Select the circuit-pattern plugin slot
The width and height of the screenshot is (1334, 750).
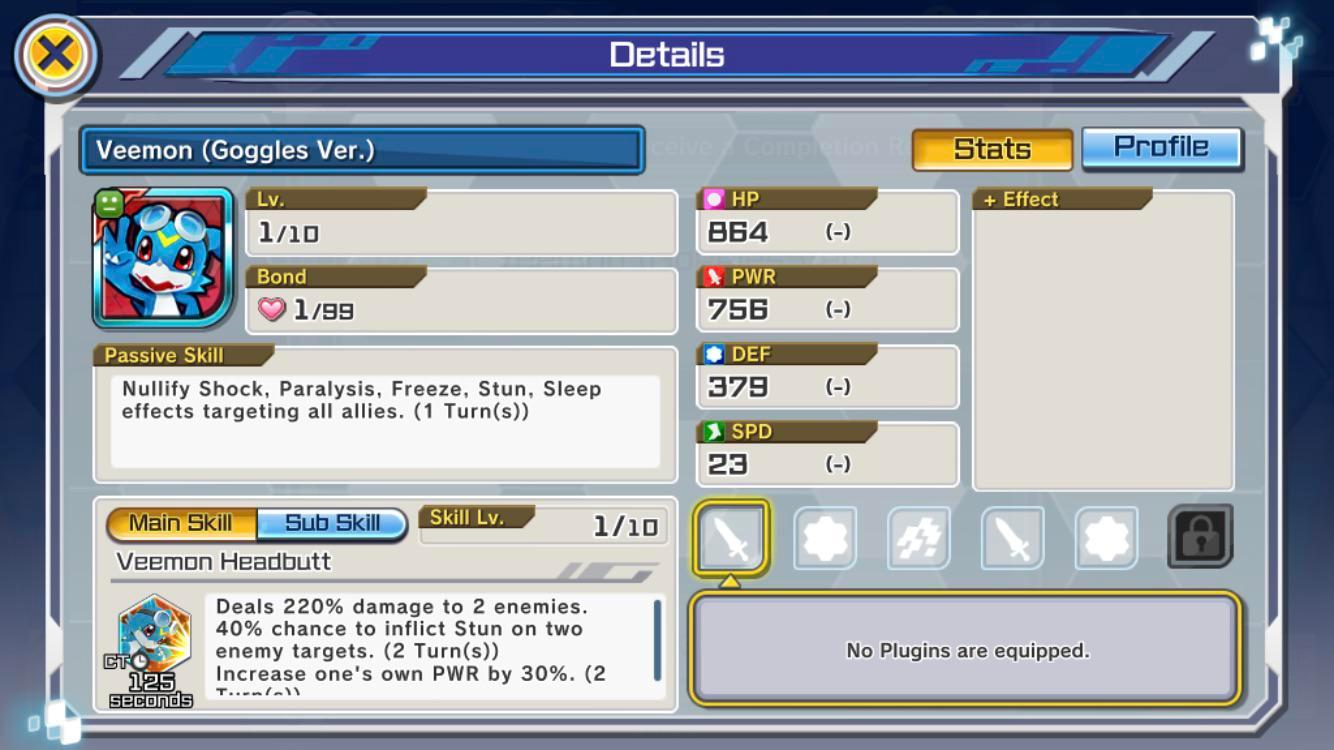coord(918,538)
